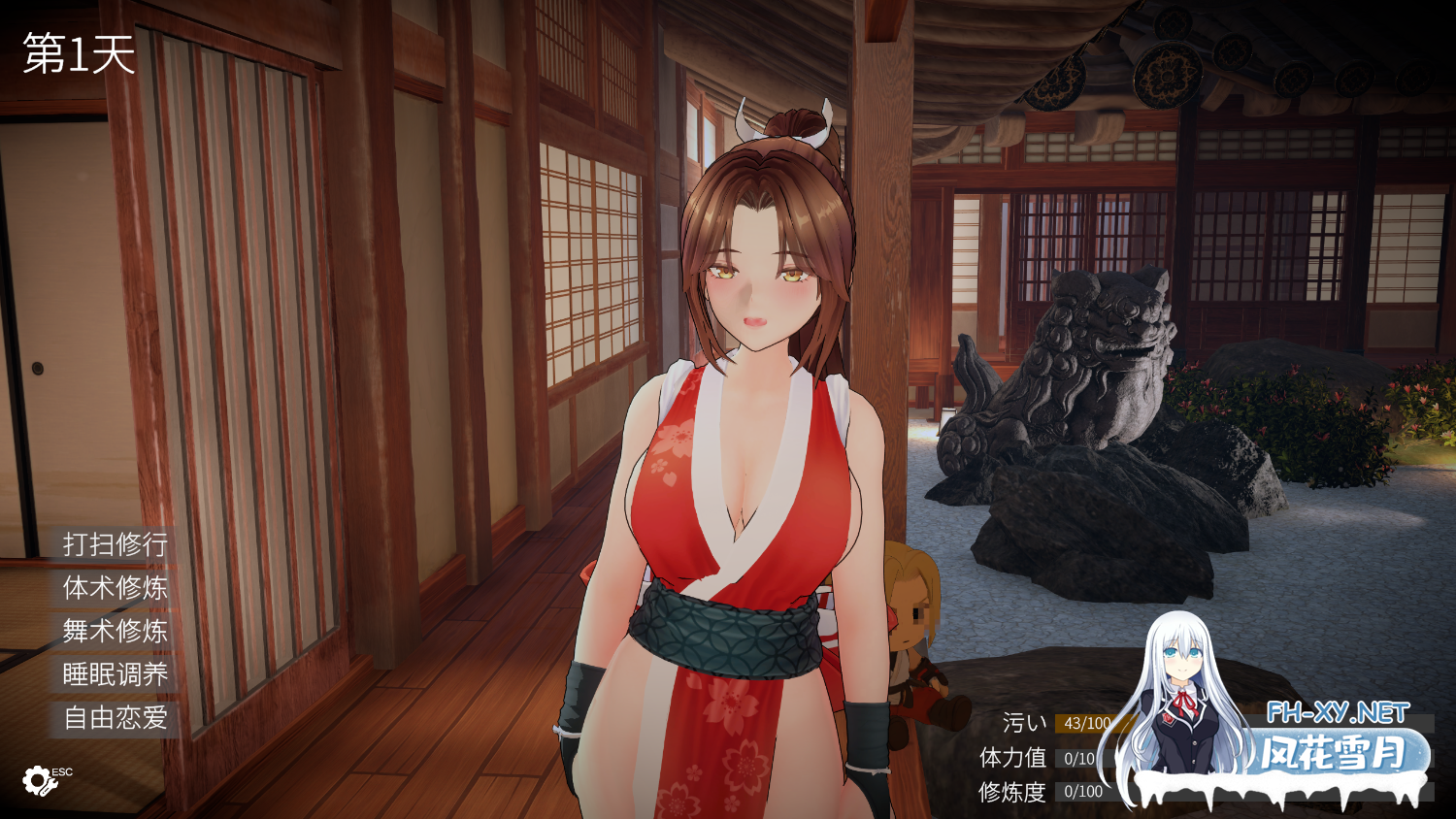Select the 体术修炼 option
Screen dimensions: 1456x819
[x=115, y=588]
